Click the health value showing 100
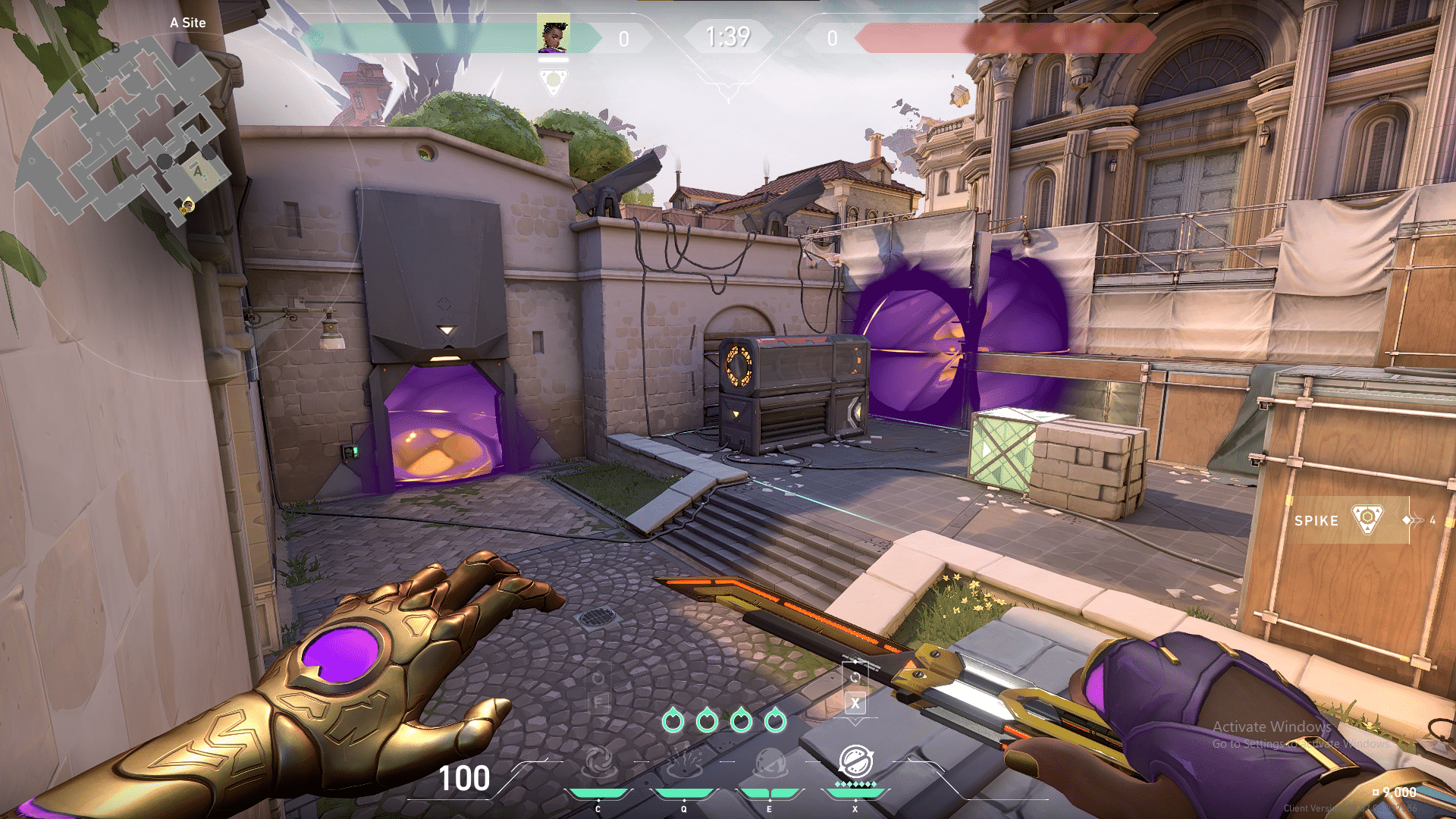 (x=466, y=780)
